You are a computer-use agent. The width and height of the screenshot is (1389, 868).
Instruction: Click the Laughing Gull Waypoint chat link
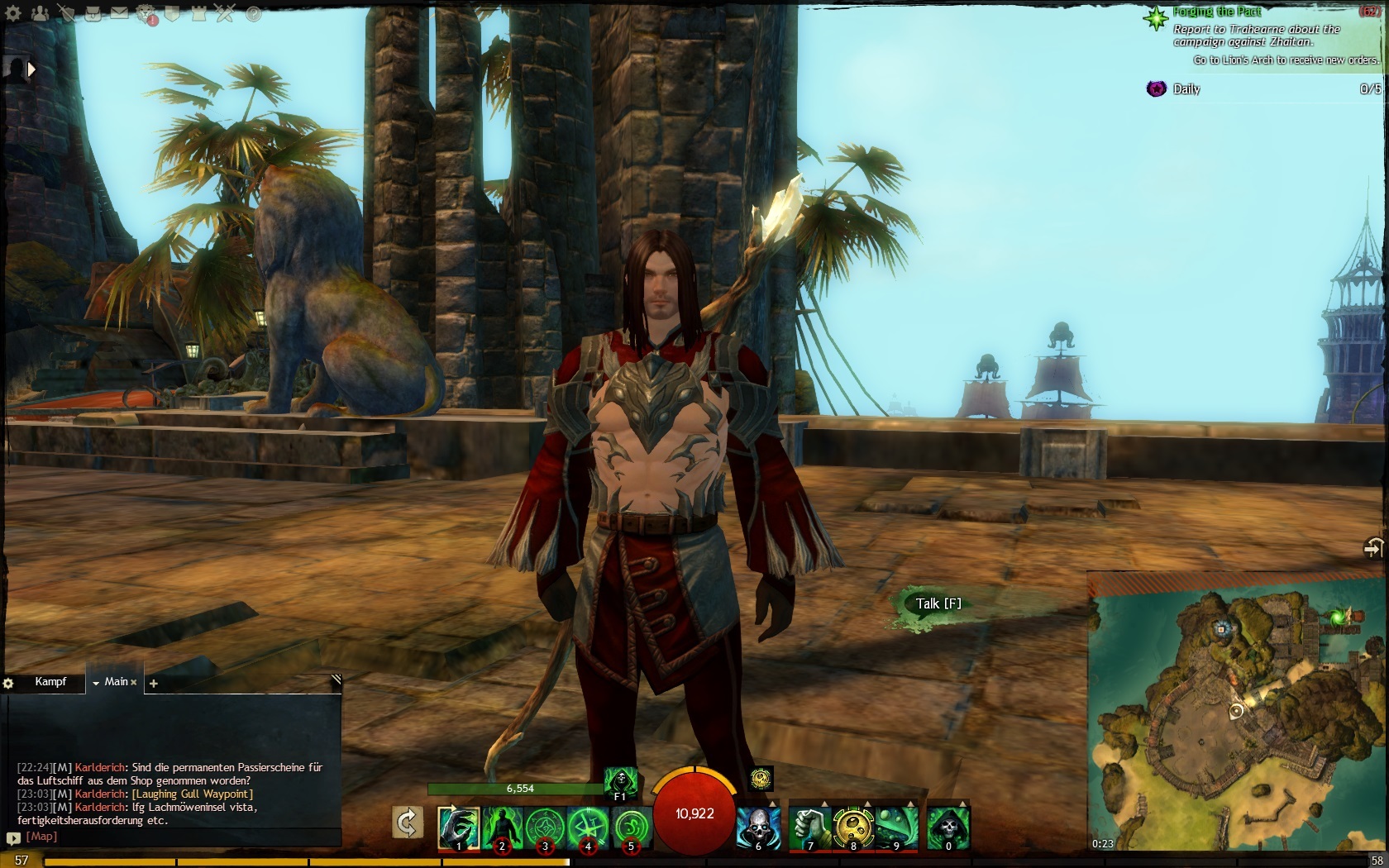[193, 794]
